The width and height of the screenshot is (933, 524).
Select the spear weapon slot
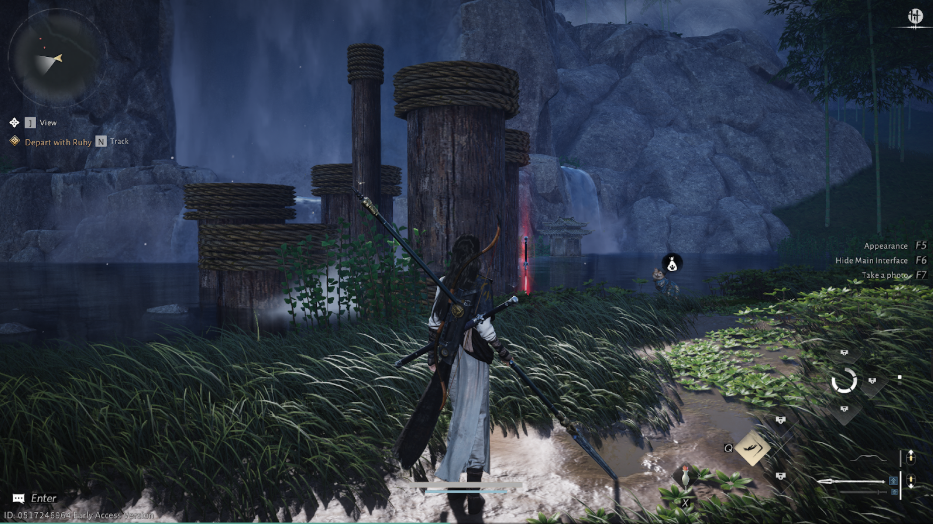(x=856, y=482)
